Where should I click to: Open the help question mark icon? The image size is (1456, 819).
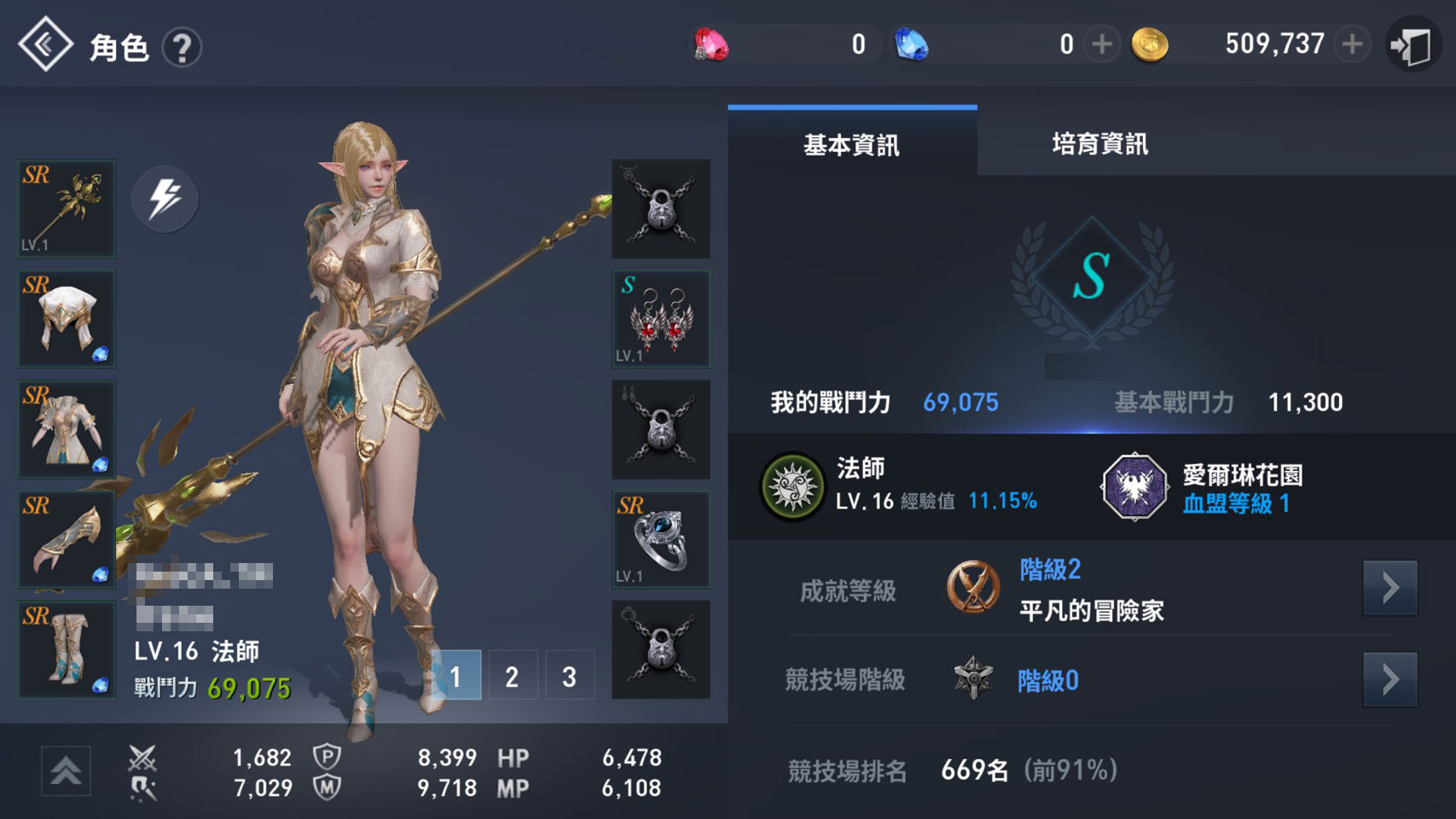pyautogui.click(x=182, y=47)
